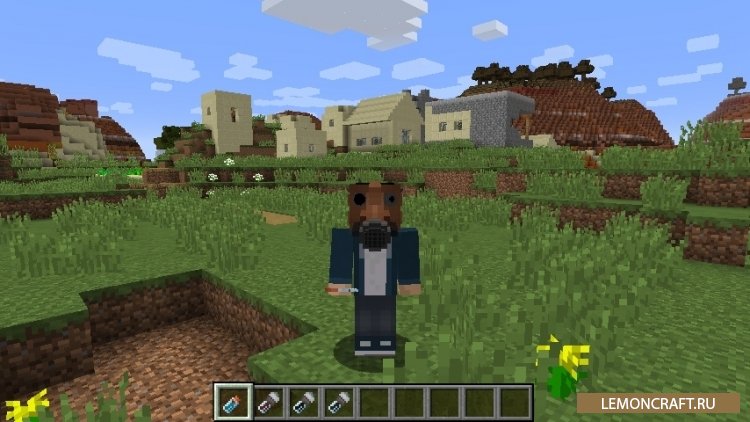
Task: Select the blue bottle hotbar slot
Action: tap(231, 401)
